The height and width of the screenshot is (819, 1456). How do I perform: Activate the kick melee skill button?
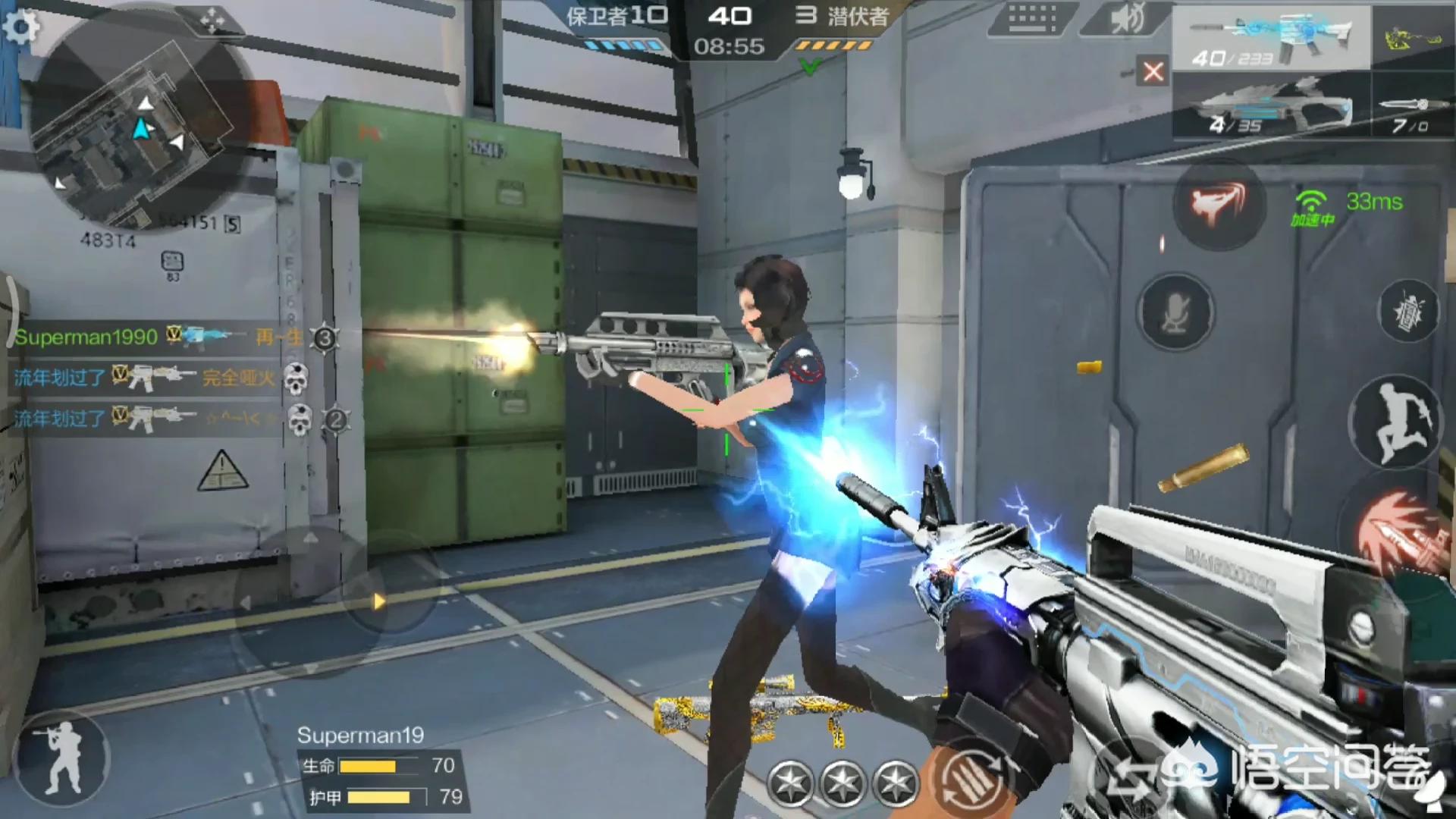[1218, 203]
